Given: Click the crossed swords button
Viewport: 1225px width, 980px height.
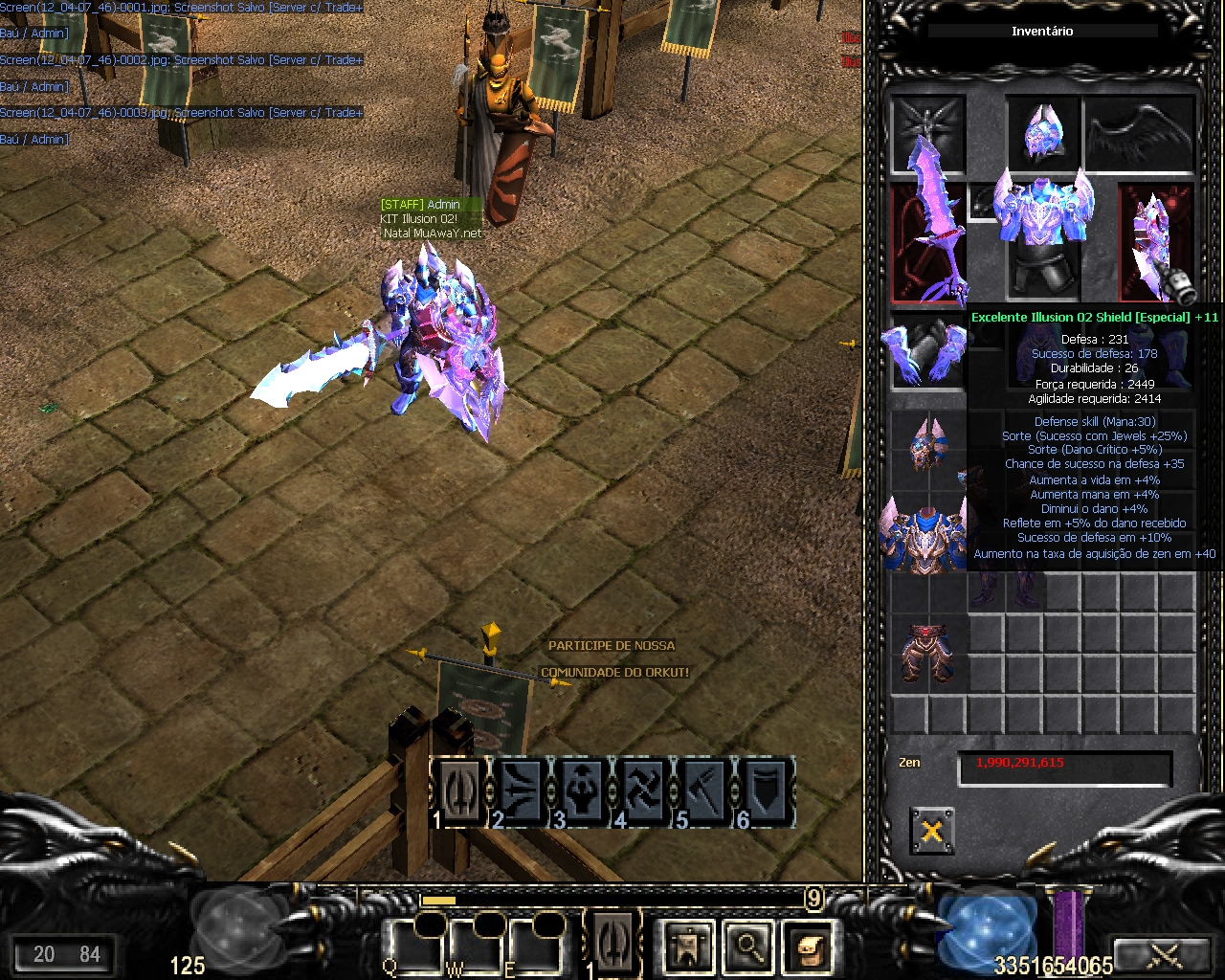Looking at the screenshot, I should (x=1165, y=954).
